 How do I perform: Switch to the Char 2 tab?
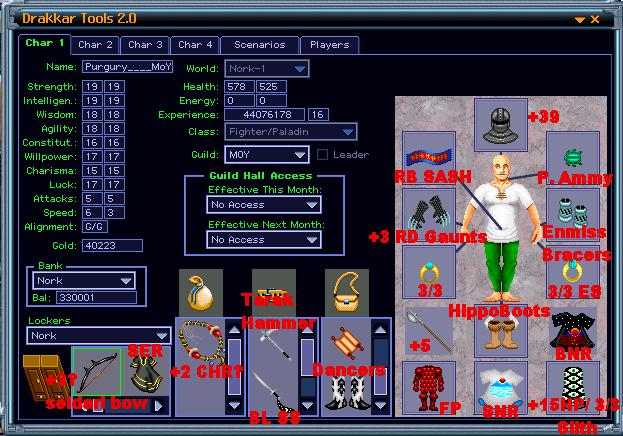95,44
